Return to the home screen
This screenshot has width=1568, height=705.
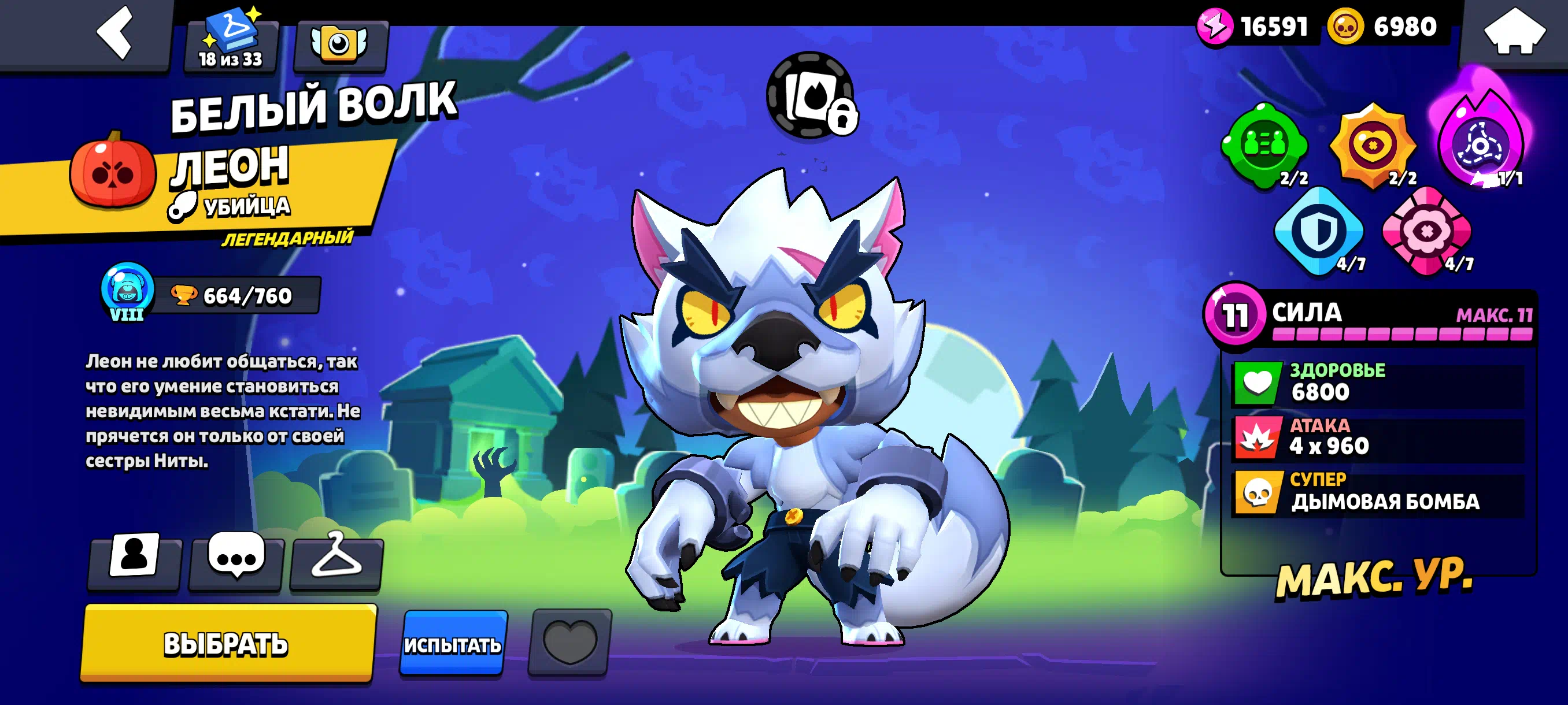point(1513,32)
